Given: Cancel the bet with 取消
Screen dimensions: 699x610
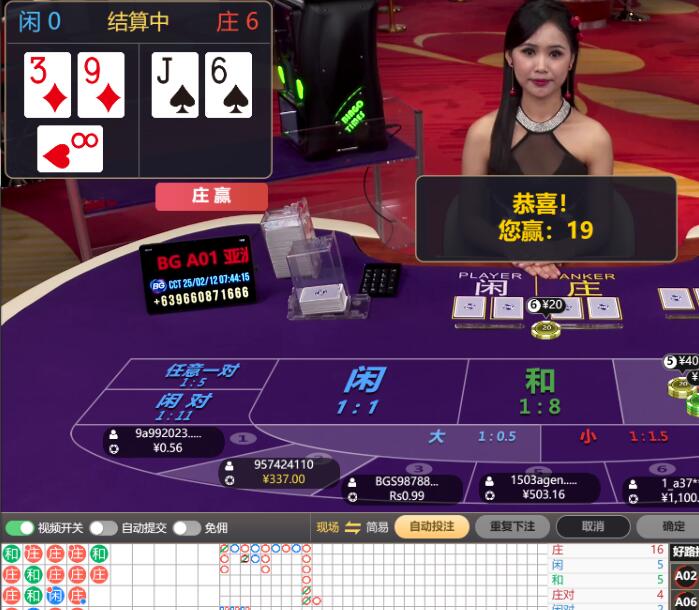Looking at the screenshot, I should coord(592,526).
